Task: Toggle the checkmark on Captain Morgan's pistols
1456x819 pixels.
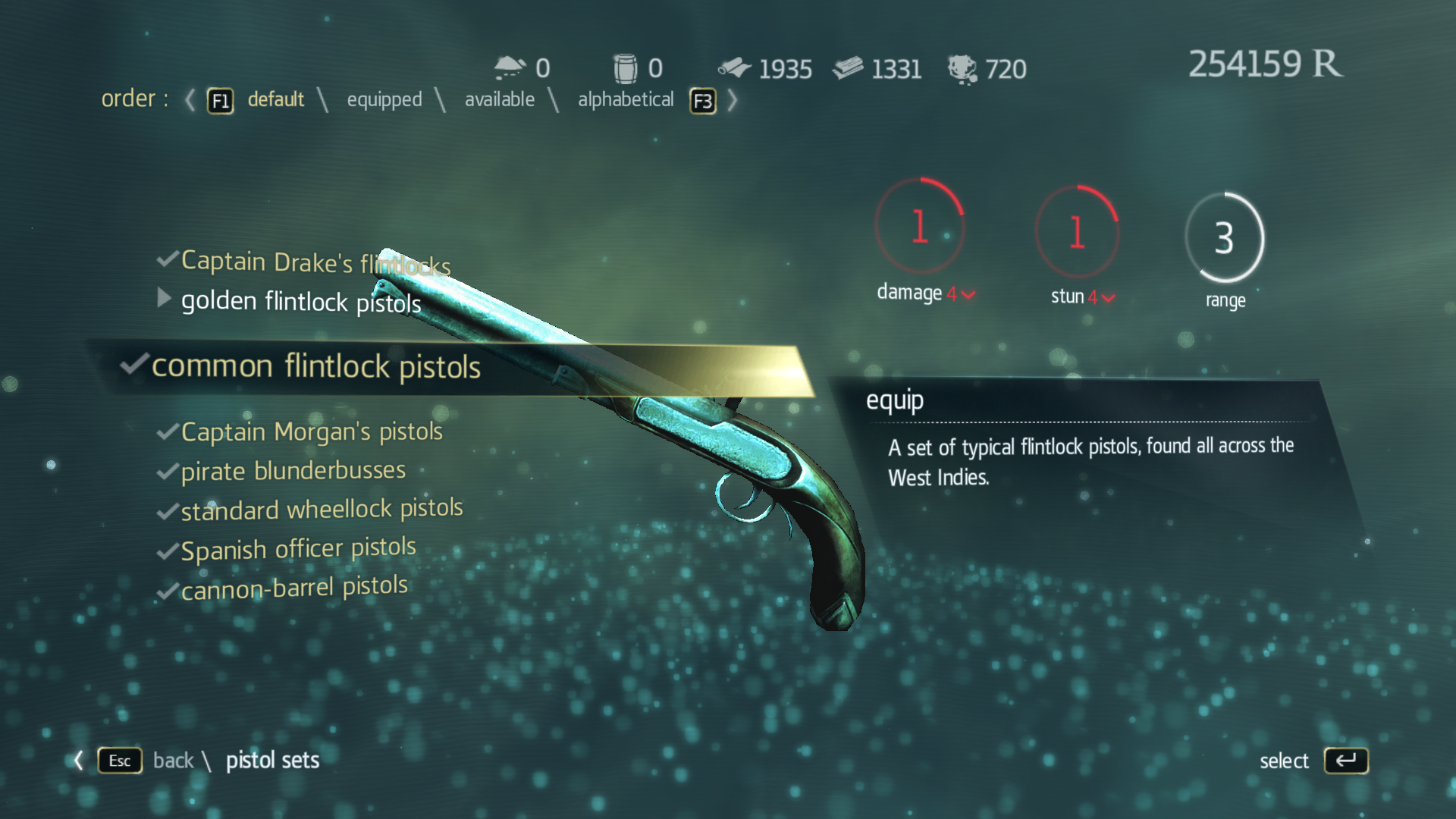Action: [167, 431]
